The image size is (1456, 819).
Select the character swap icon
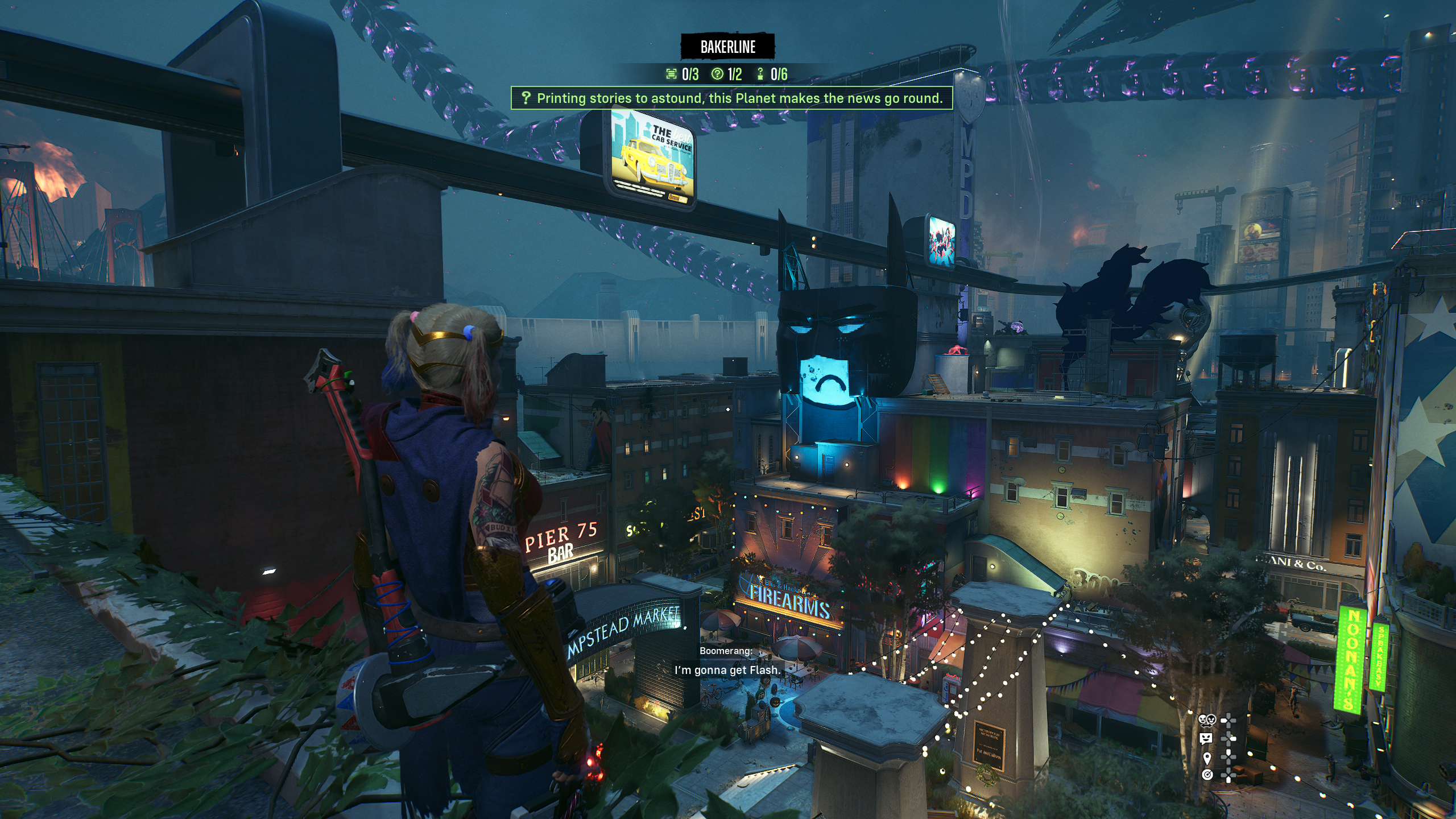pyautogui.click(x=1206, y=720)
